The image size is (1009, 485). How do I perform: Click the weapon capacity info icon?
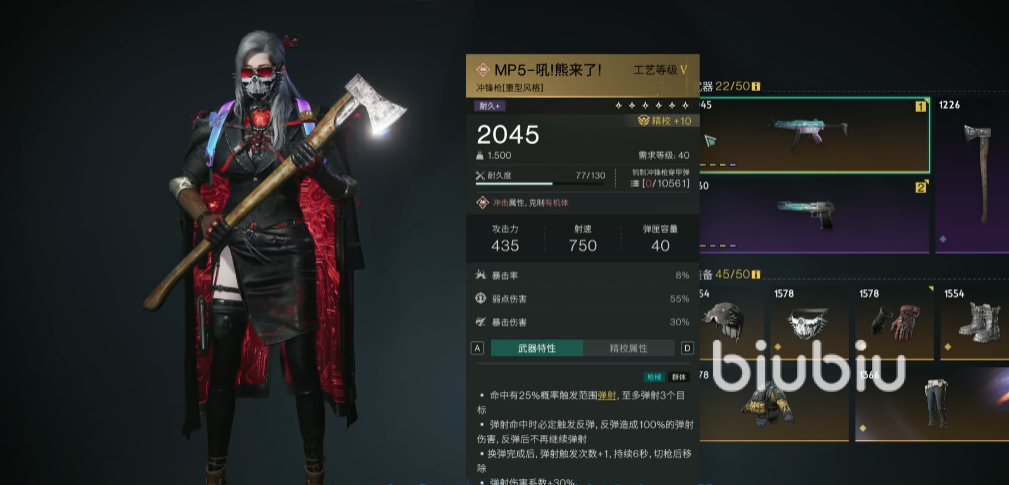point(756,87)
